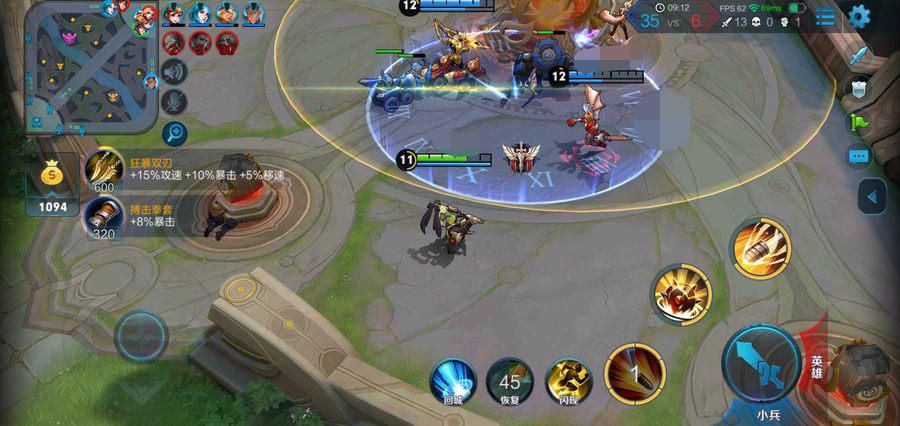
Task: Buy recommended item 狂暴双刃 for 600
Action: (x=104, y=169)
